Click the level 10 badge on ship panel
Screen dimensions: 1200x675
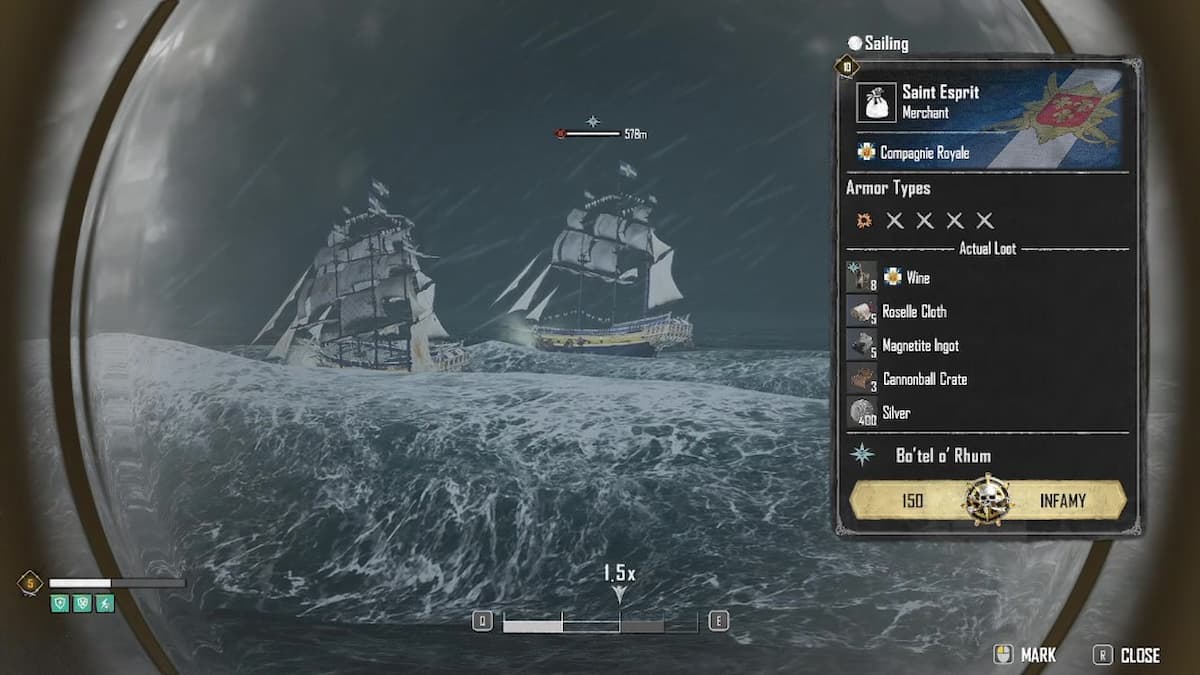(847, 68)
